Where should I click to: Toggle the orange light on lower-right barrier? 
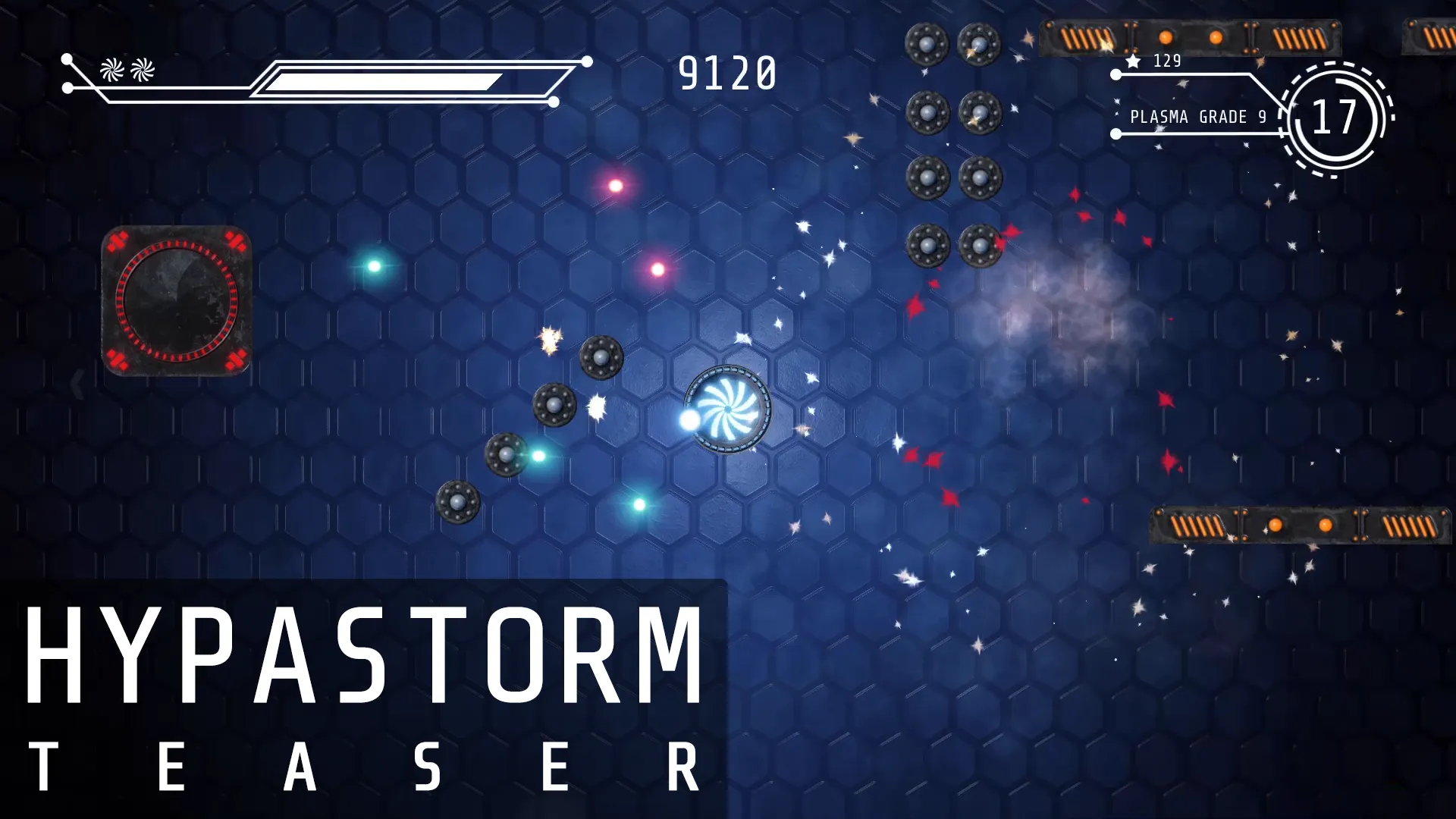click(1276, 523)
